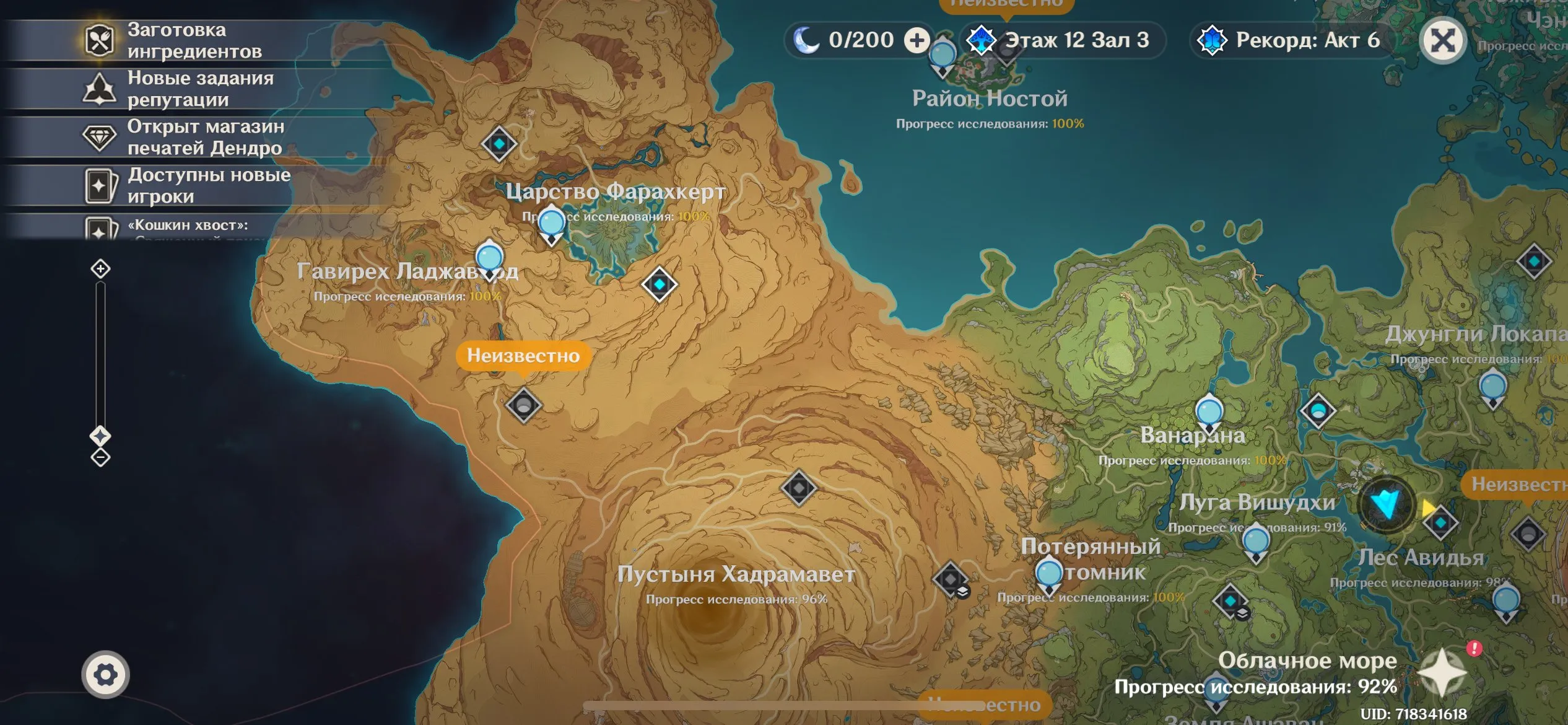Click the orange 'Неизвестно' desert marker label
The width and height of the screenshot is (1568, 725).
tap(523, 356)
